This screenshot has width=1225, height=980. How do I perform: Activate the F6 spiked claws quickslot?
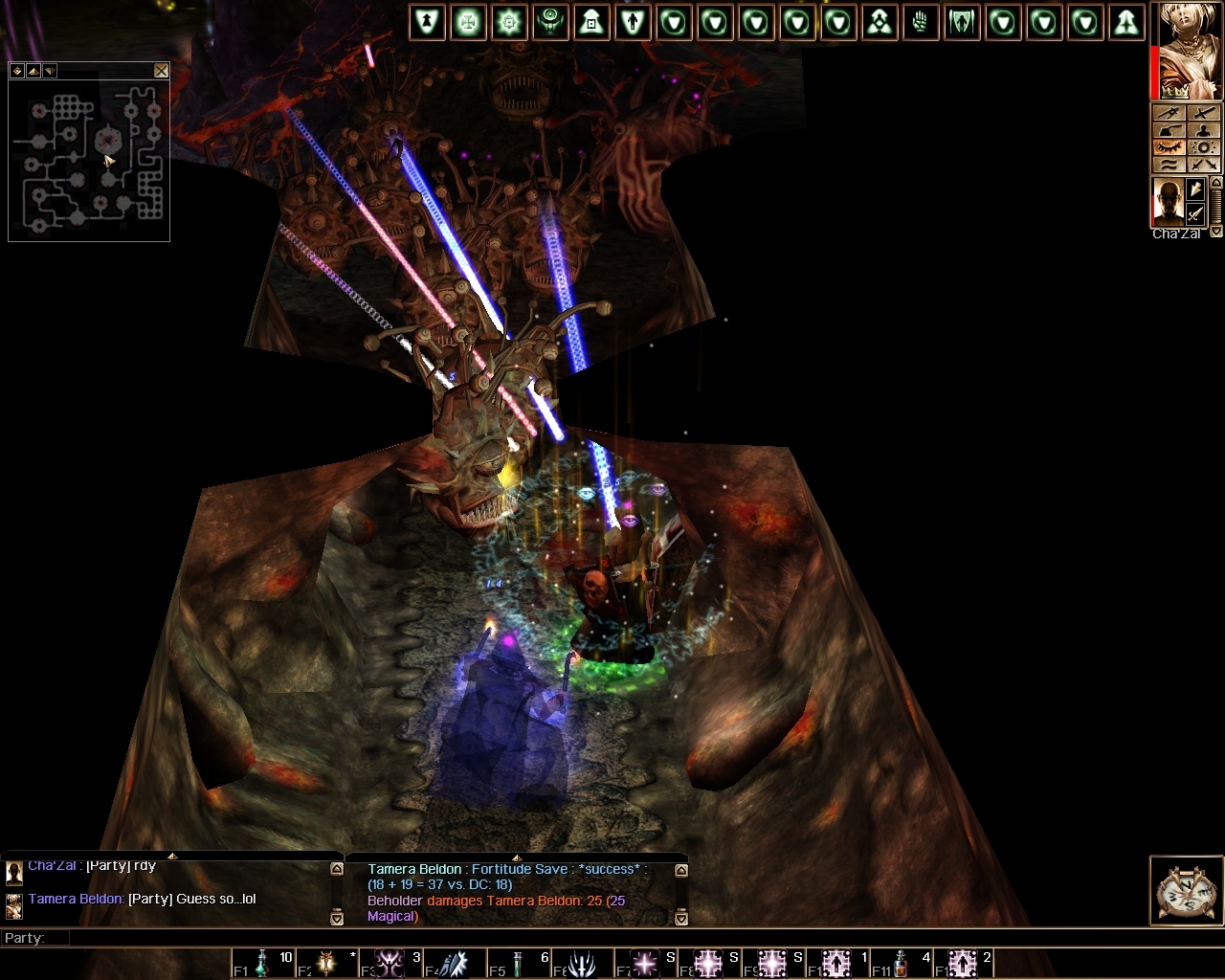click(581, 963)
